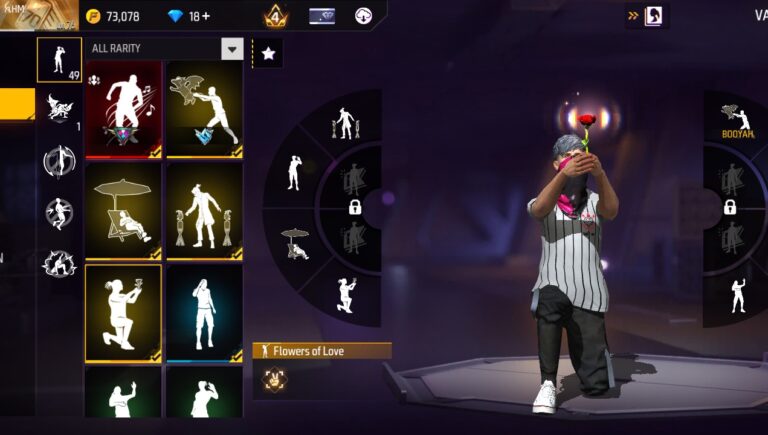Select the beach chair slot on the emote wheel
This screenshot has height=435, width=768.
[296, 243]
